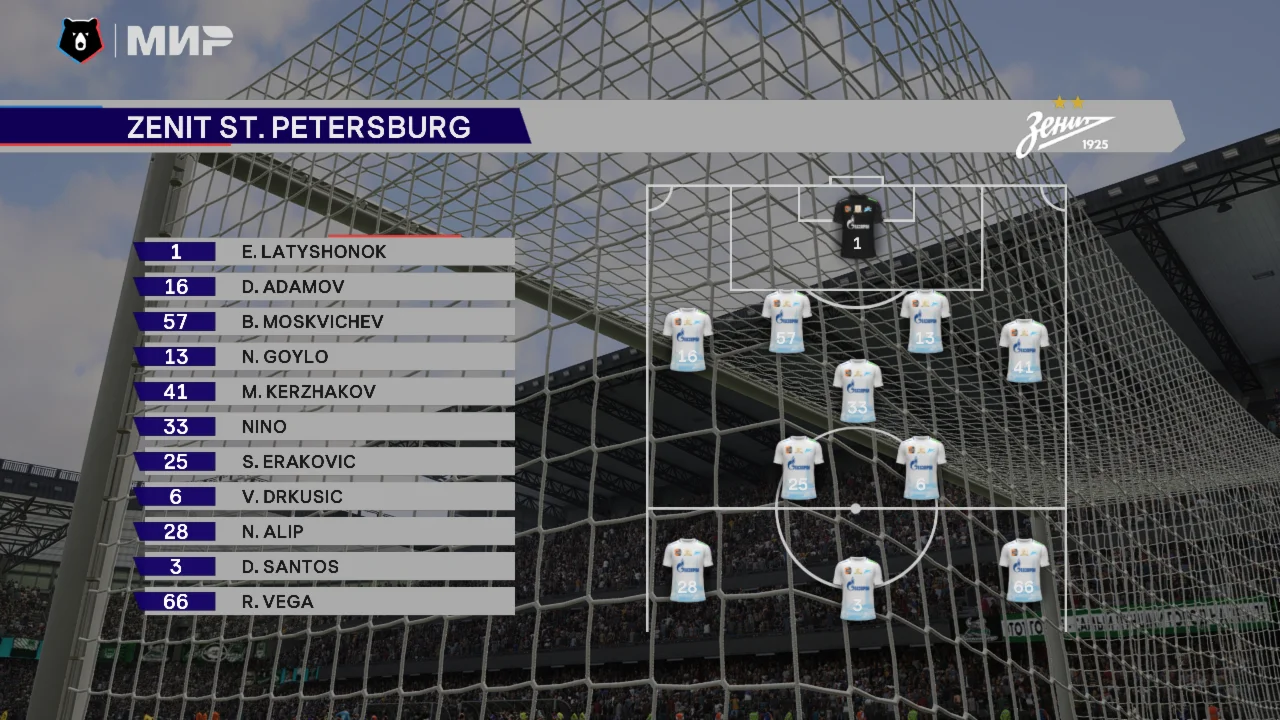Select N. Goylo in the squad list
The width and height of the screenshot is (1280, 720).
(325, 357)
